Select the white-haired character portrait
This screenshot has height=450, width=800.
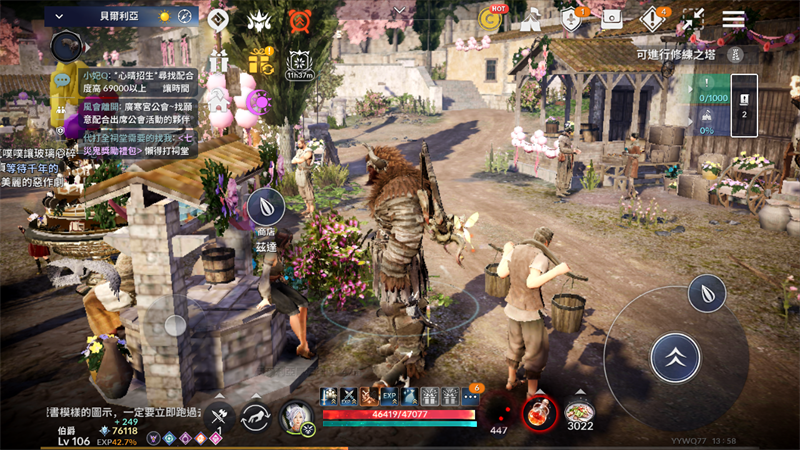point(297,415)
